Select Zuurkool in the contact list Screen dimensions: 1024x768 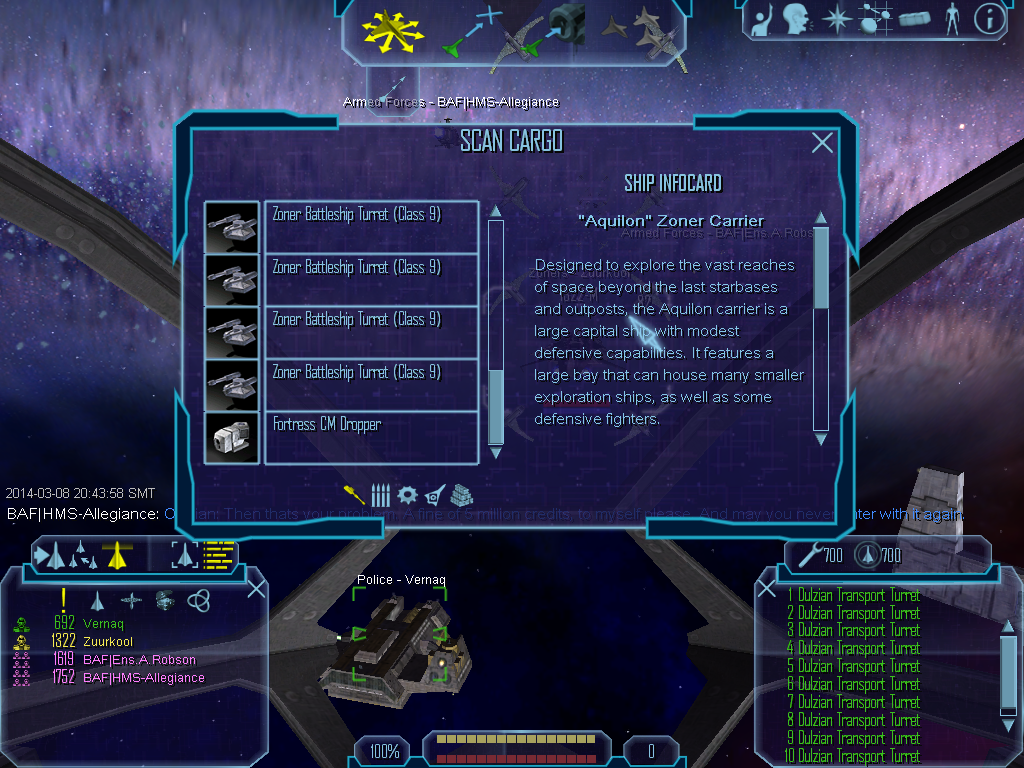(109, 642)
